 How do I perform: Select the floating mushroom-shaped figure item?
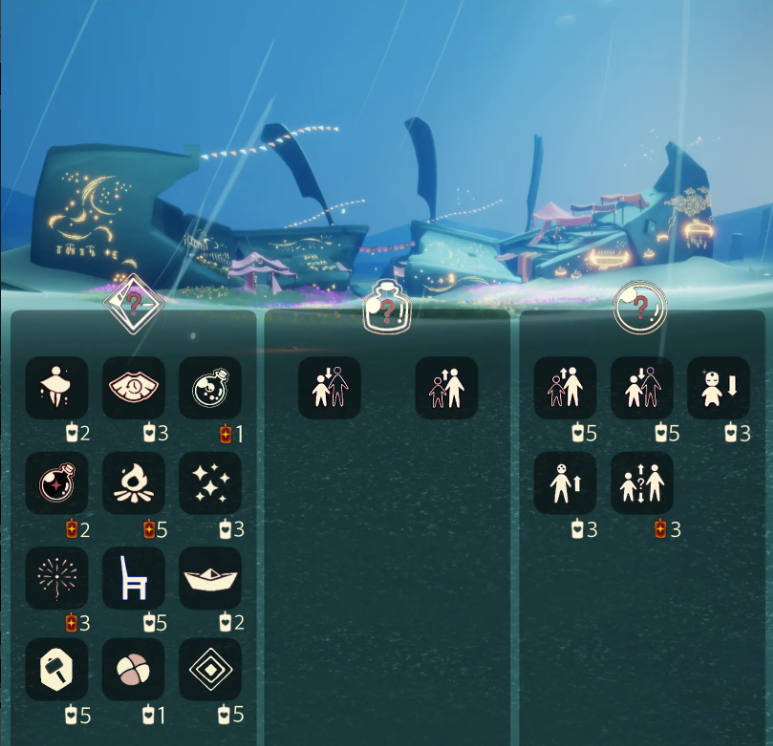click(57, 388)
